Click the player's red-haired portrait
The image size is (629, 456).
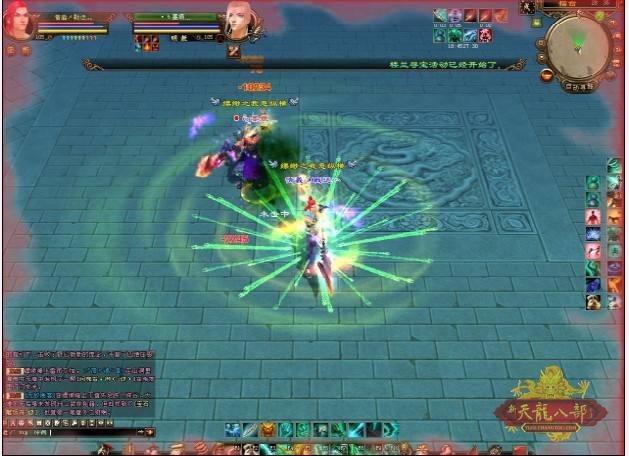coord(18,21)
